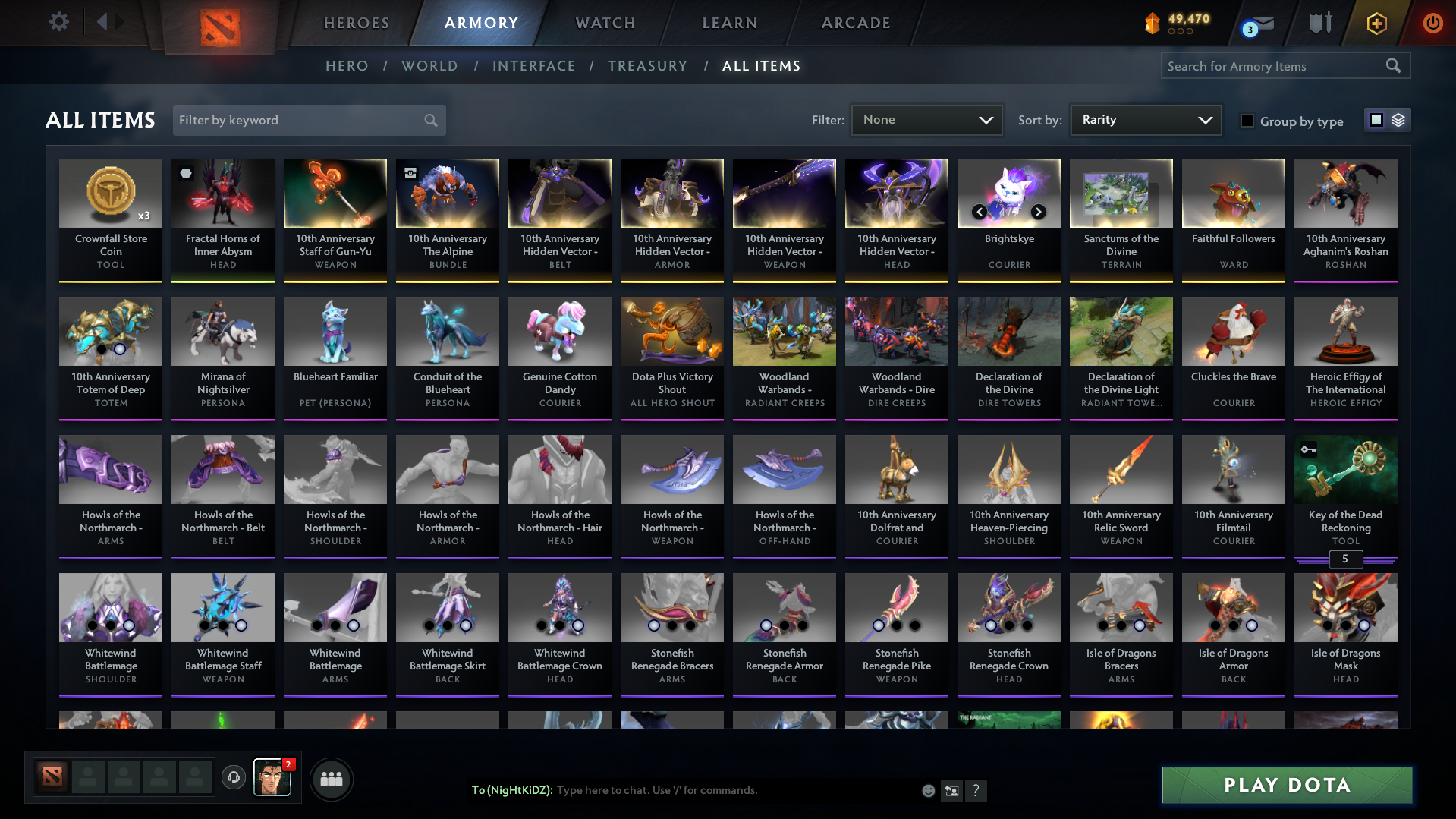The height and width of the screenshot is (819, 1456).
Task: Click the power/exit icon at top right
Action: click(1432, 22)
